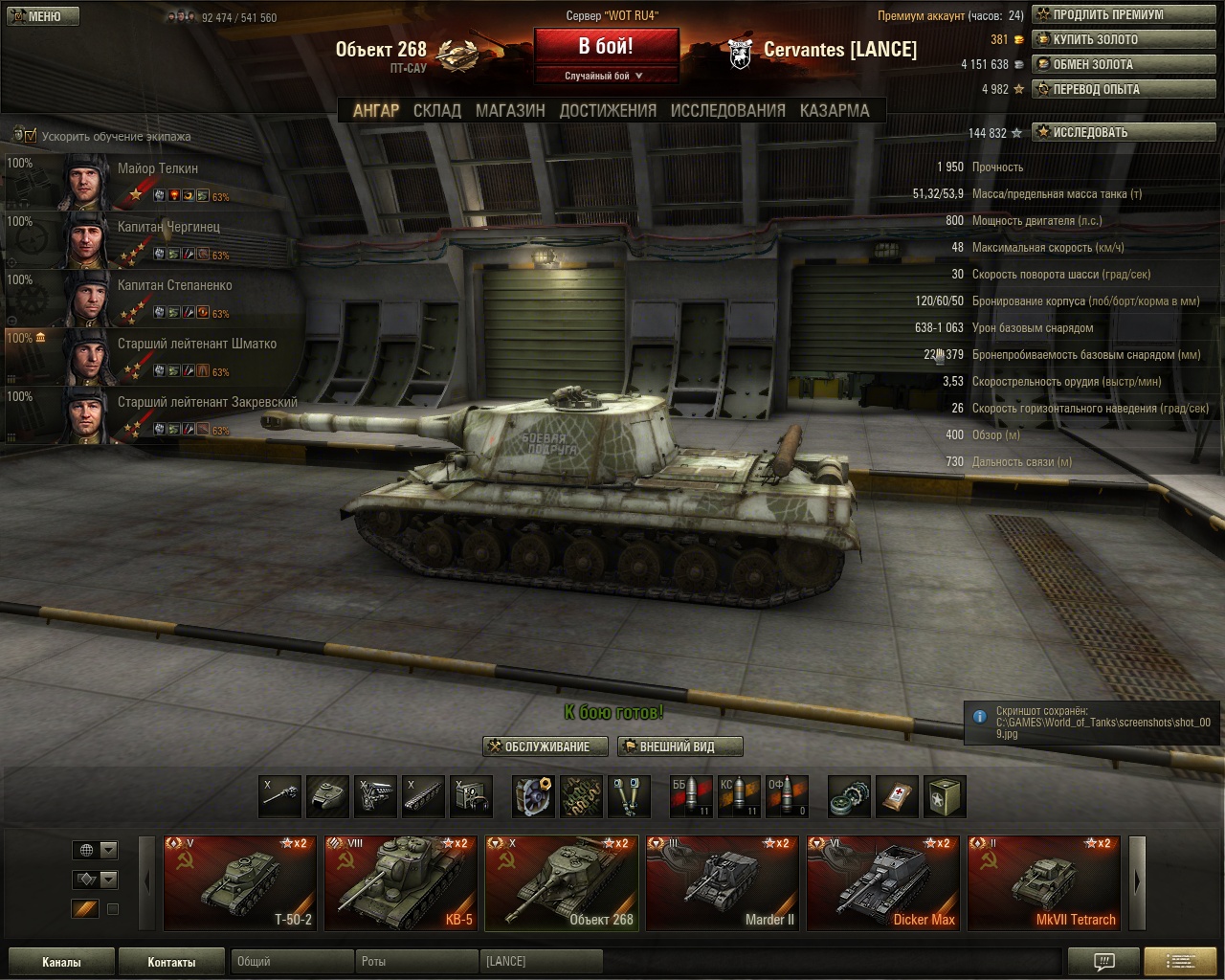Open the МАГАЗИН tab
Viewport: 1225px width, 980px height.
click(510, 110)
